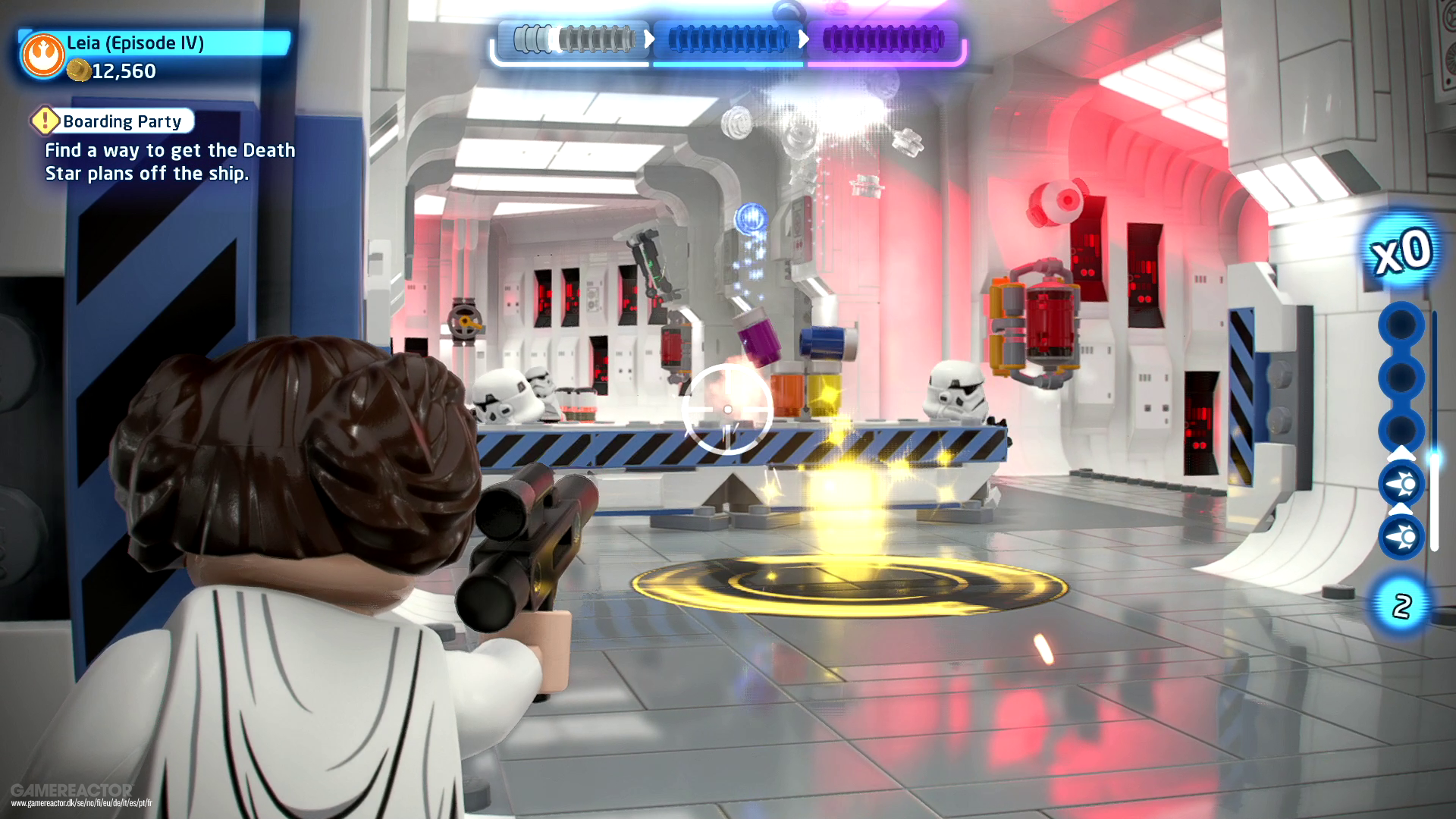The width and height of the screenshot is (1456, 819).
Task: Expand the arrow between blue and purple capsules
Action: click(804, 40)
